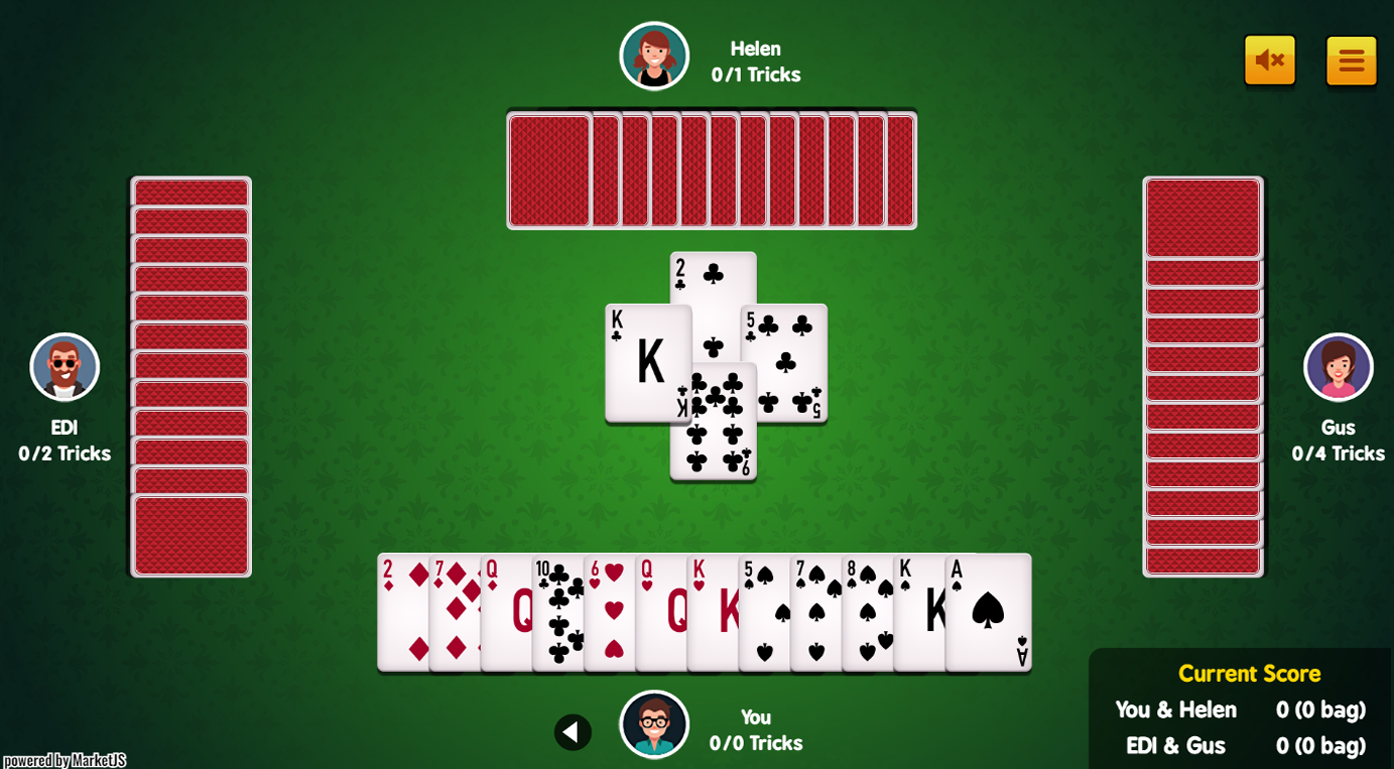Select the Ace of Spades in your hand
Image resolution: width=1394 pixels, height=769 pixels.
pyautogui.click(x=985, y=615)
